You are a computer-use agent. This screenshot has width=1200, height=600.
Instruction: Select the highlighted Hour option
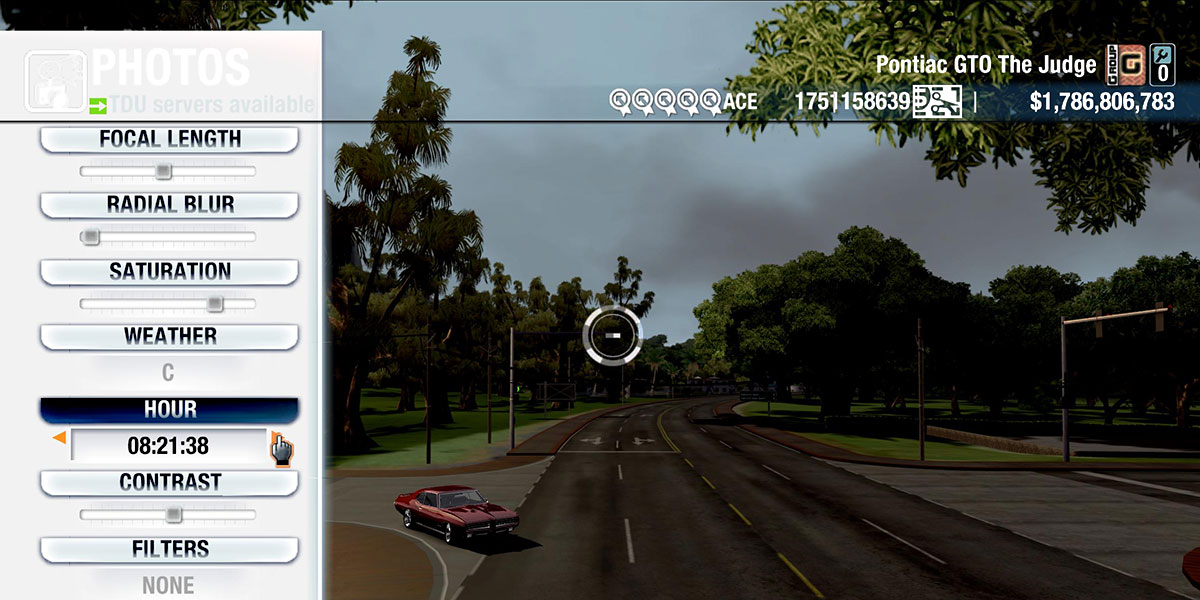click(x=169, y=410)
